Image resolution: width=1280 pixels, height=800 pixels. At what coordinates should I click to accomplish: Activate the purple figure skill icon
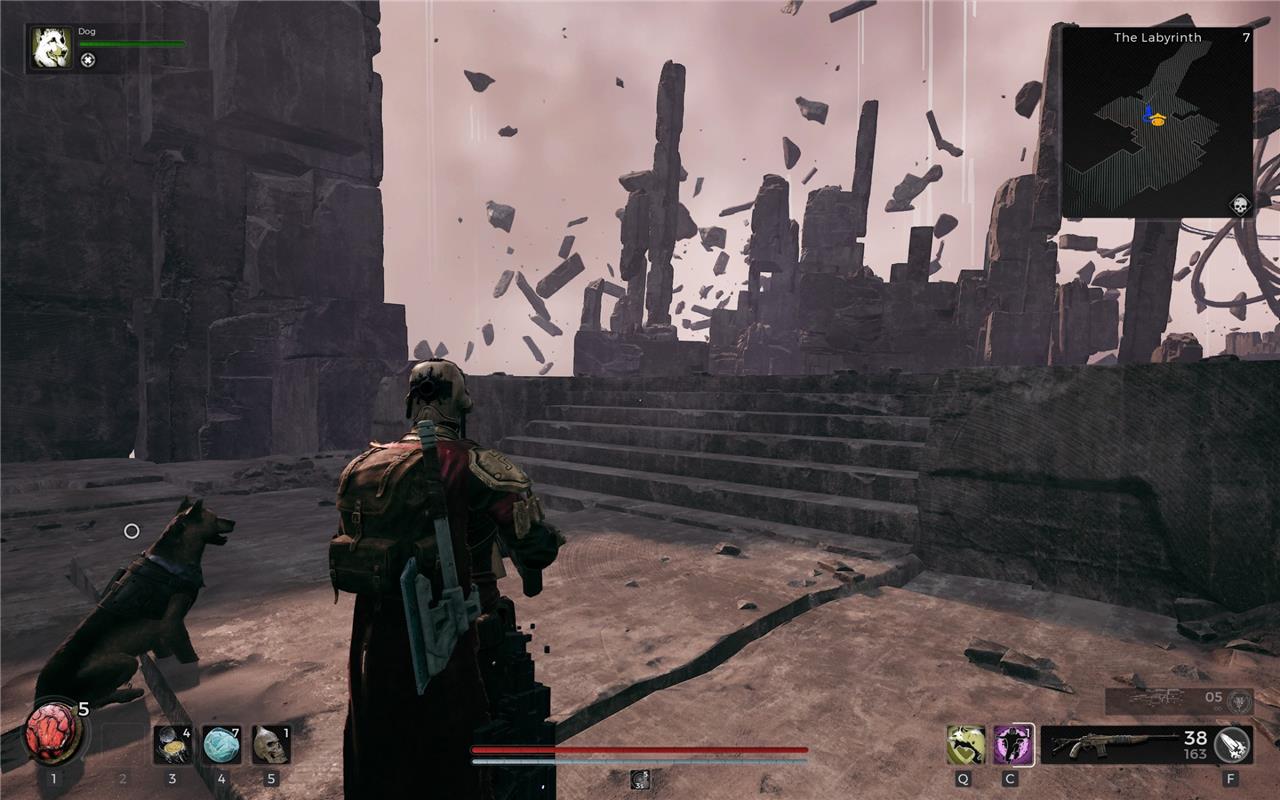pyautogui.click(x=1013, y=745)
